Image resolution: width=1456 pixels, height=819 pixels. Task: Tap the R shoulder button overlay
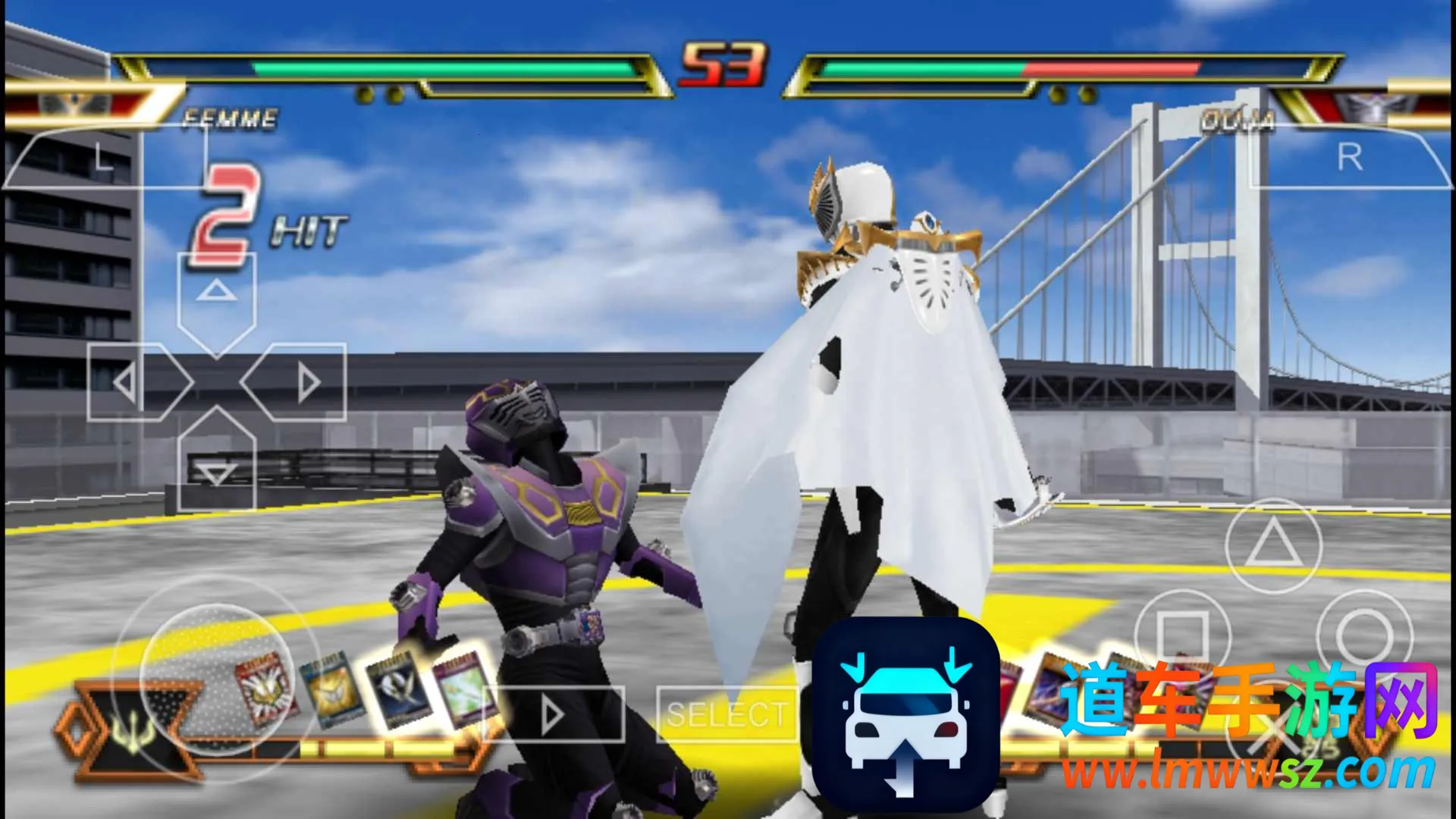tap(1350, 158)
